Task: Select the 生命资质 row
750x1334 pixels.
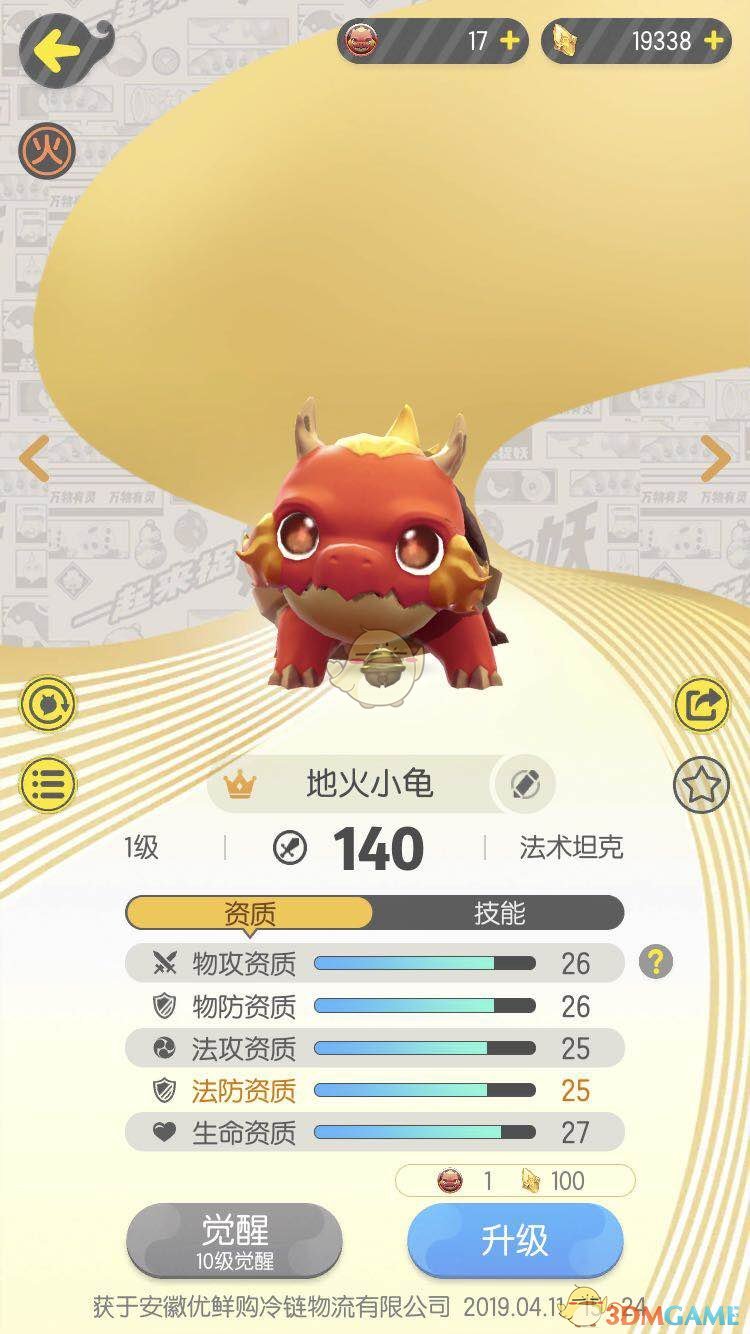Action: (x=374, y=1132)
